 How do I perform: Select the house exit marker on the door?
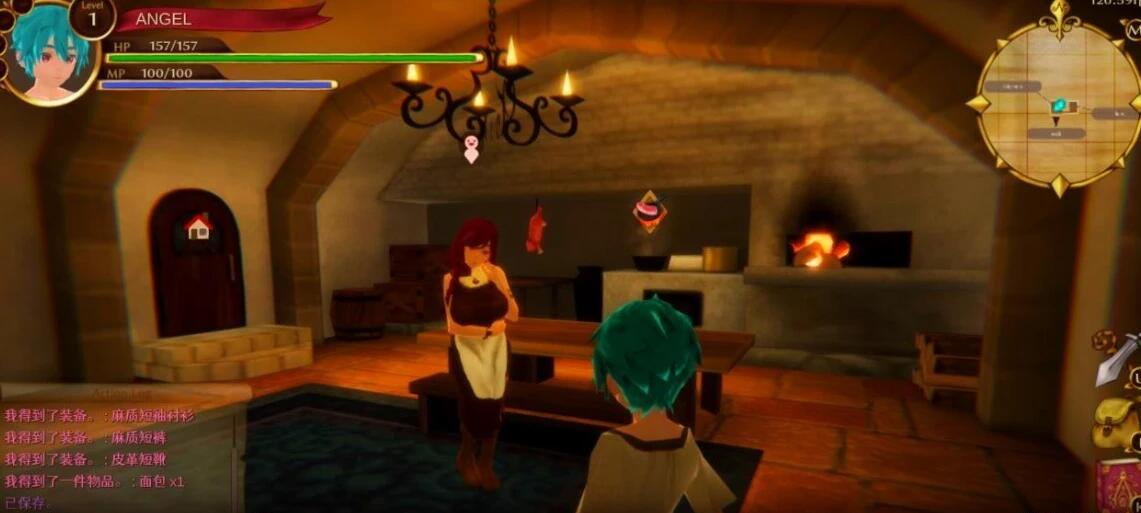tap(198, 227)
